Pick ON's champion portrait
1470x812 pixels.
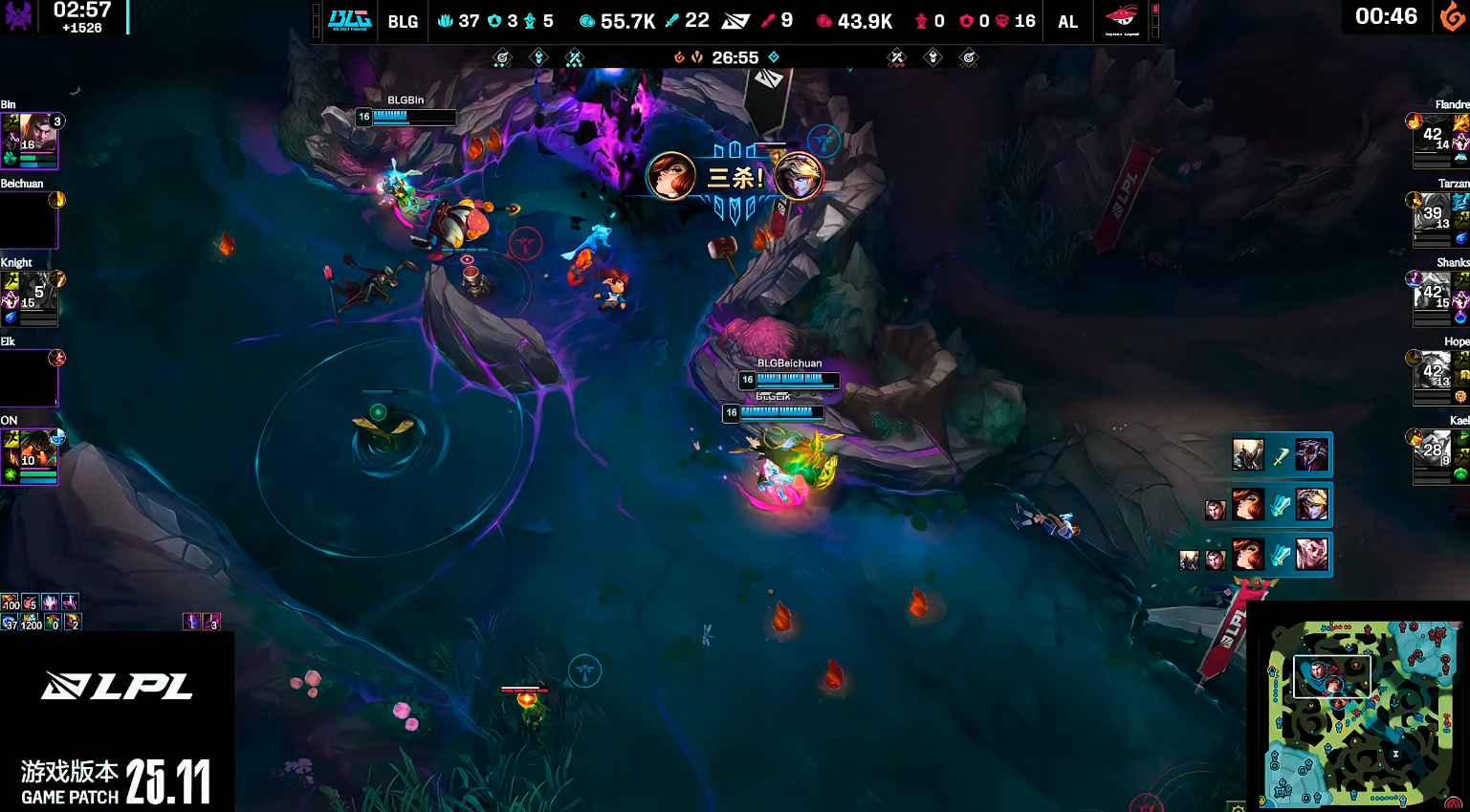pyautogui.click(x=30, y=456)
